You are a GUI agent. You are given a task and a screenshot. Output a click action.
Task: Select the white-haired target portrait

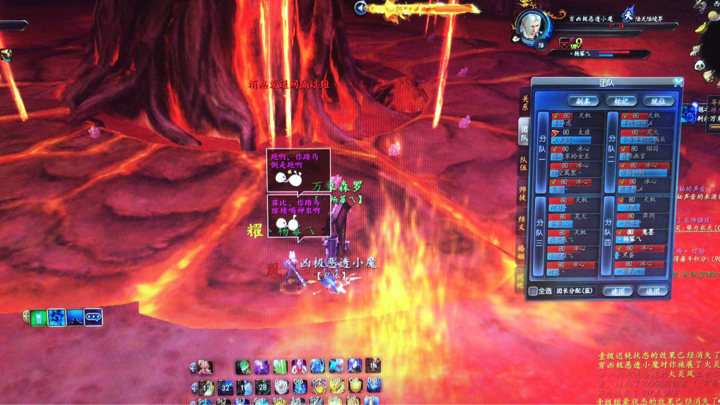[x=531, y=25]
